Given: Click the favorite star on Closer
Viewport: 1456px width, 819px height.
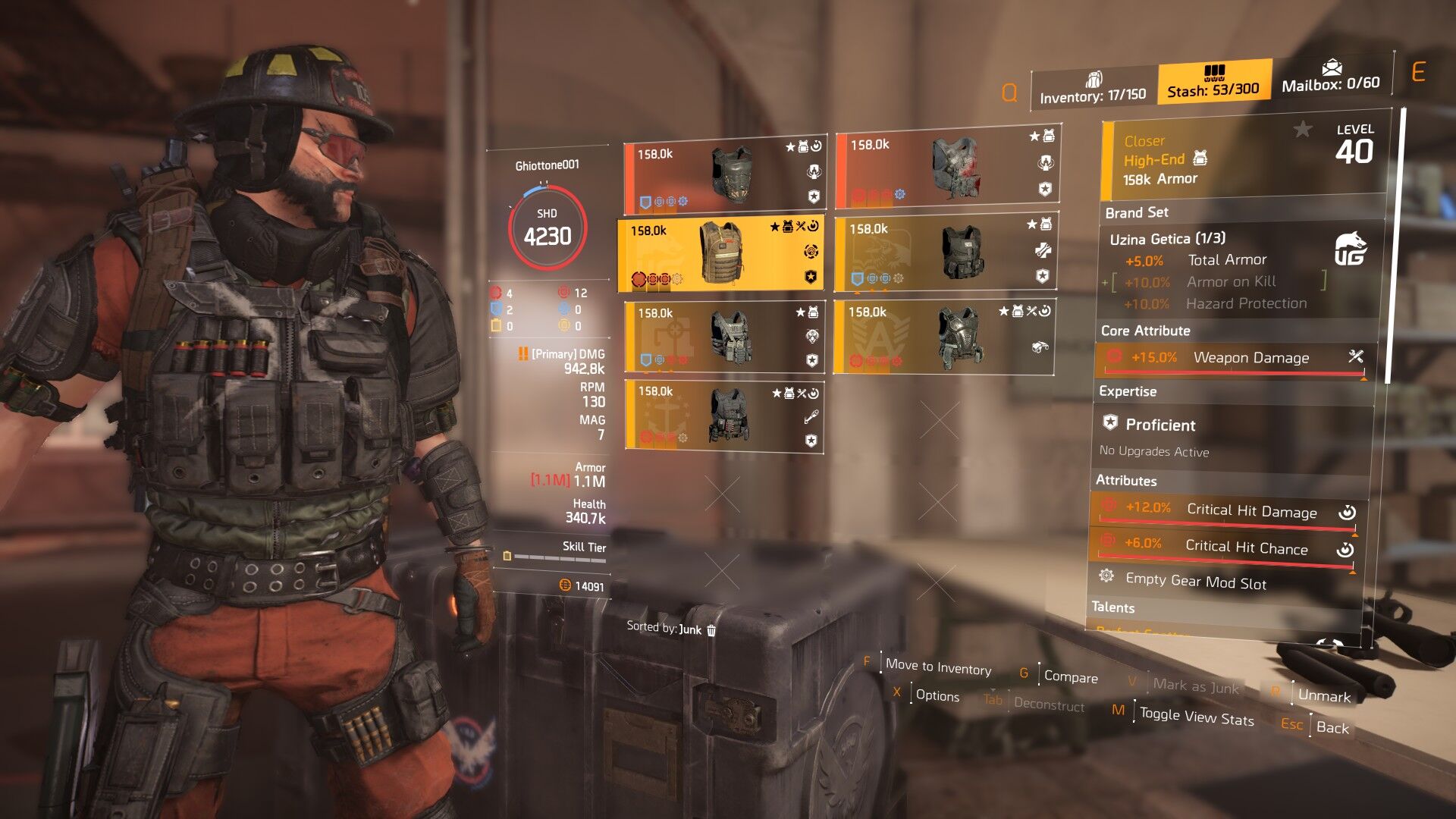Looking at the screenshot, I should coord(1302,130).
